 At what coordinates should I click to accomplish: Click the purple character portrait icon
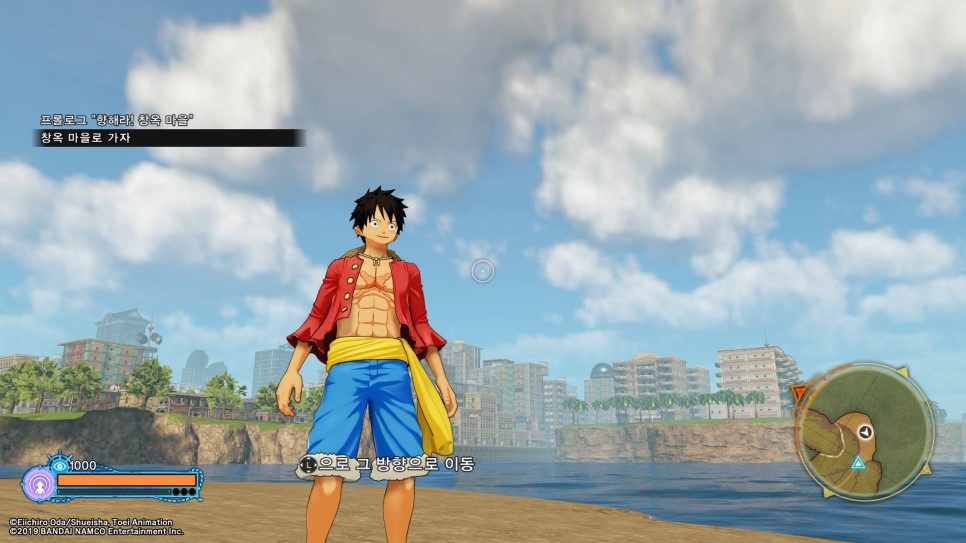point(38,484)
